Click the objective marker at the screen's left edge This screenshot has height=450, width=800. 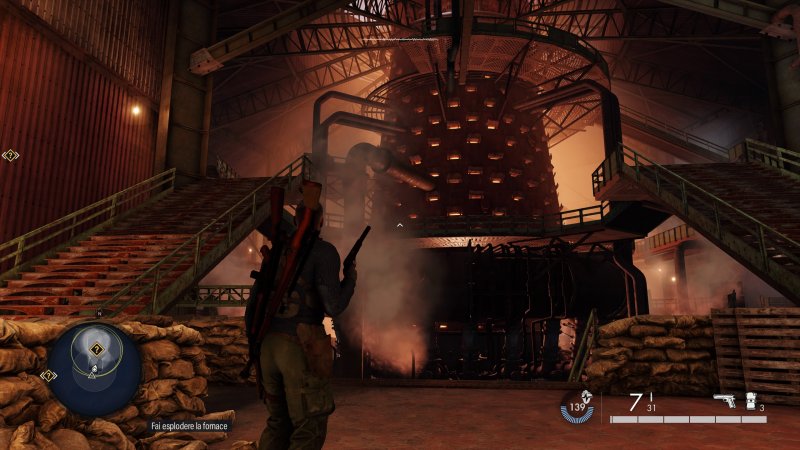click(x=10, y=155)
